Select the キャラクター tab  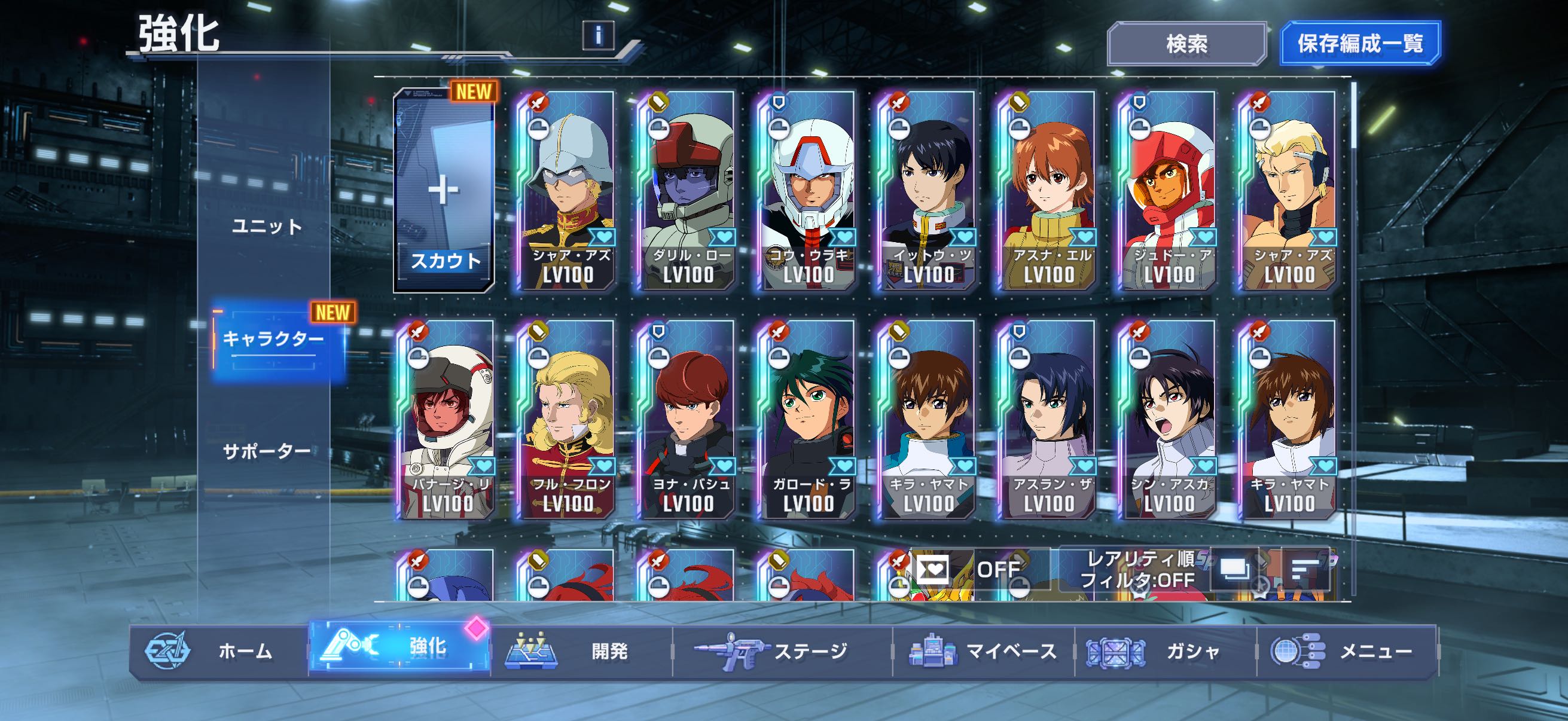[x=273, y=339]
